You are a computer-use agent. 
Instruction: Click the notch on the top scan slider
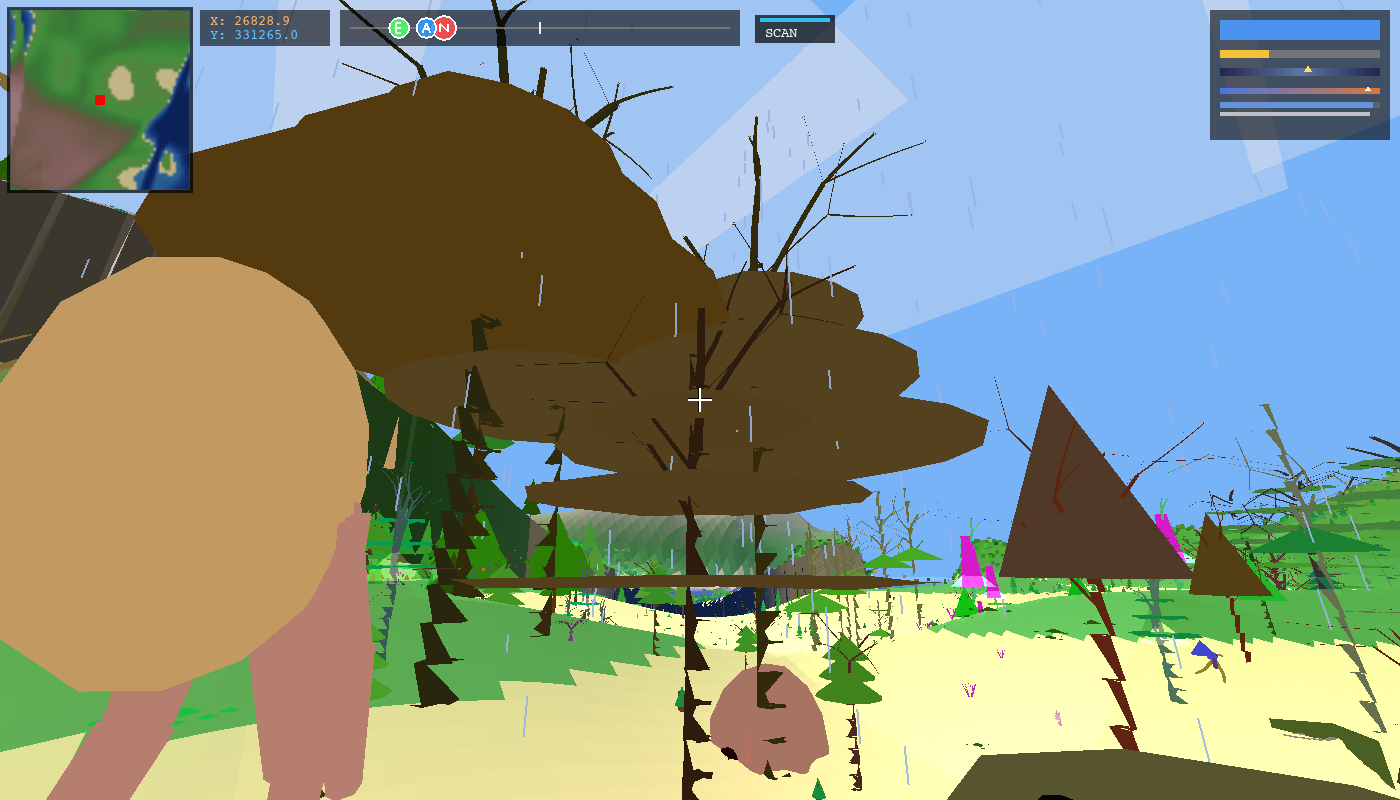[540, 27]
